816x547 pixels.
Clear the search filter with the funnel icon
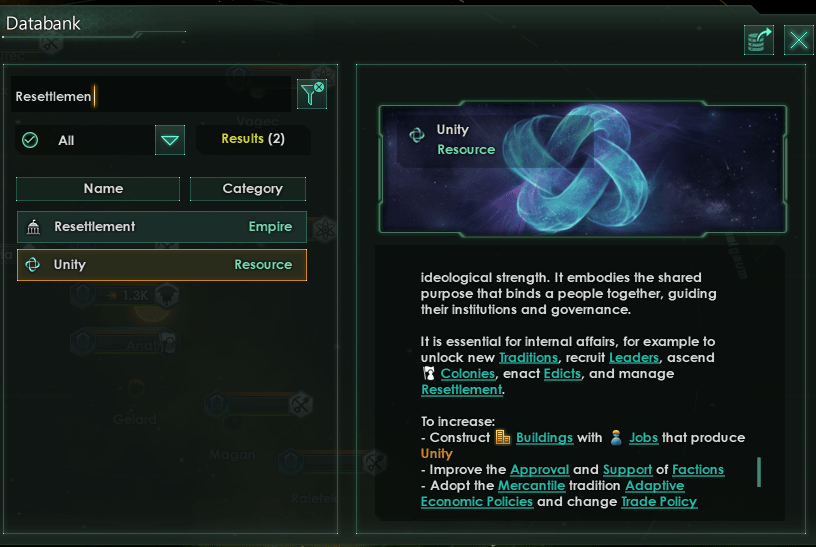point(312,94)
